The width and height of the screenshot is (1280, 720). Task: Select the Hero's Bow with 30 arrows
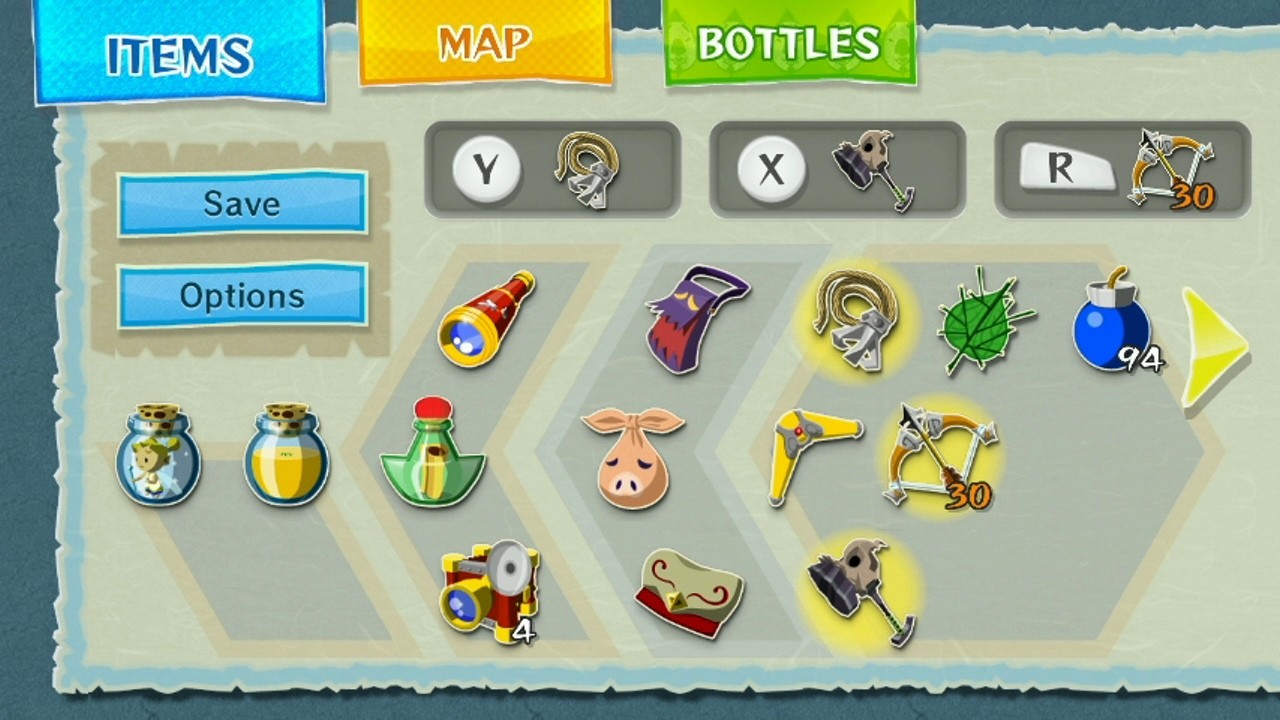(x=940, y=460)
